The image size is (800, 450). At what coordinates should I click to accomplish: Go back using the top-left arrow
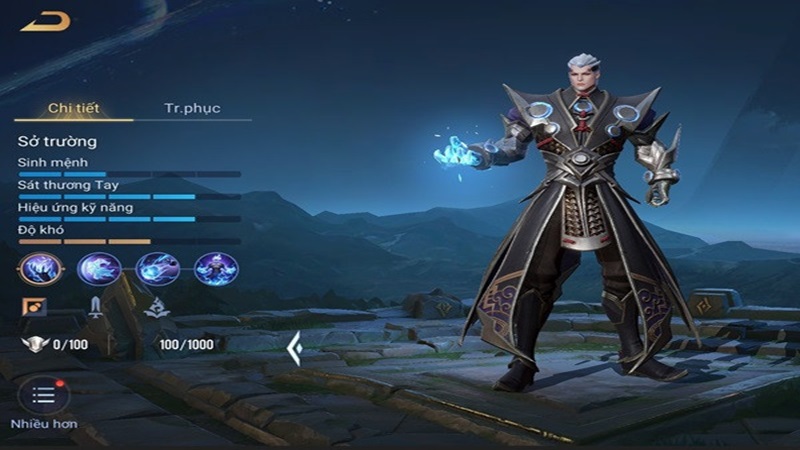[45, 21]
